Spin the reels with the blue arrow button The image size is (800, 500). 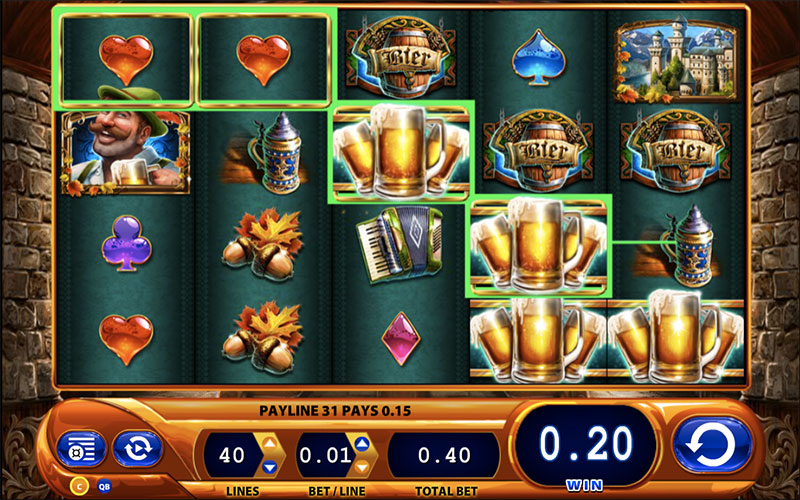click(713, 444)
